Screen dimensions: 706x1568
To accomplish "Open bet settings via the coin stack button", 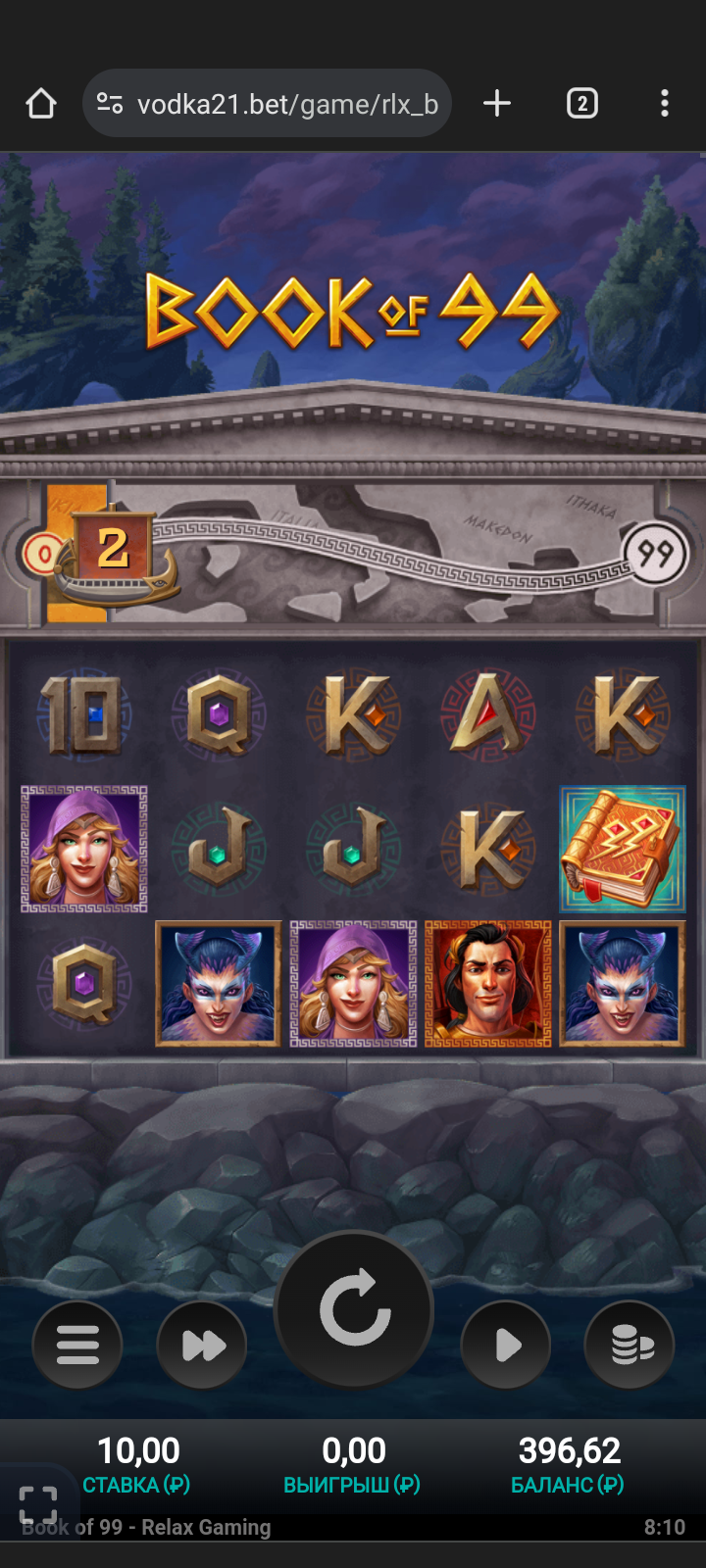I will (630, 1345).
